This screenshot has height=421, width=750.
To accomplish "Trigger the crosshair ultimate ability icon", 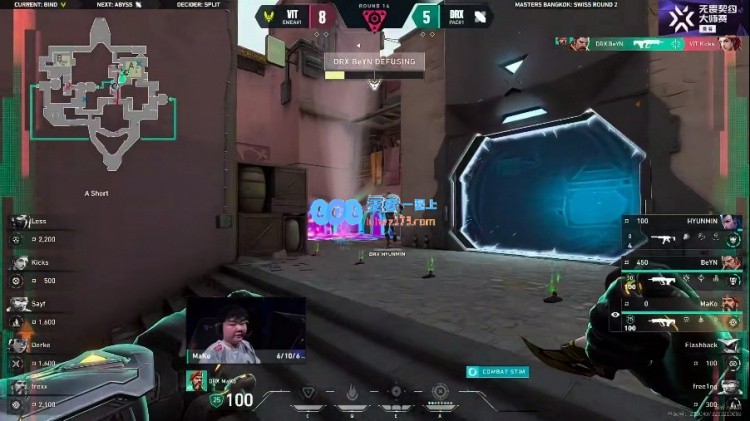I will 439,392.
